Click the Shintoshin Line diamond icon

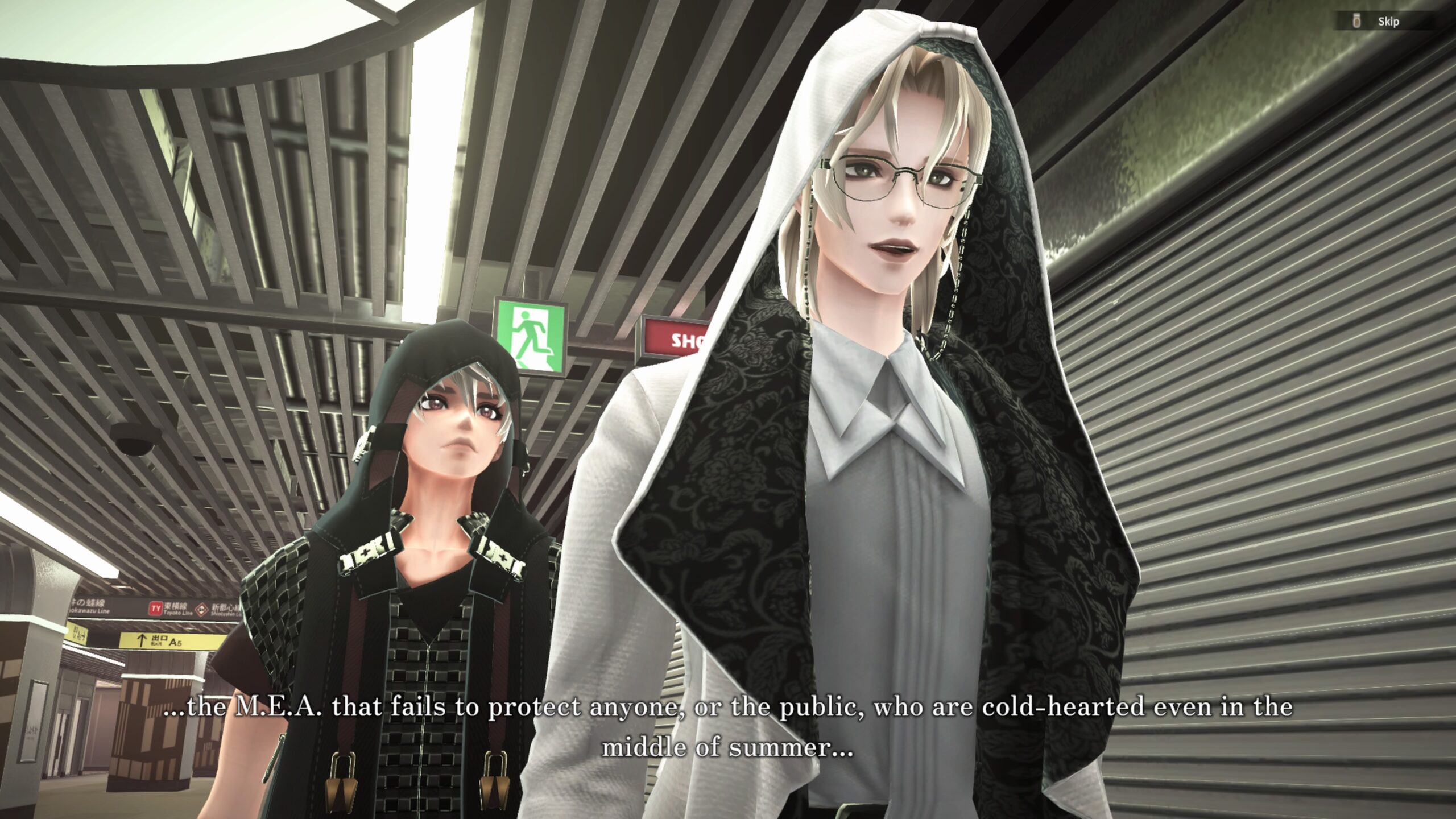tap(203, 609)
